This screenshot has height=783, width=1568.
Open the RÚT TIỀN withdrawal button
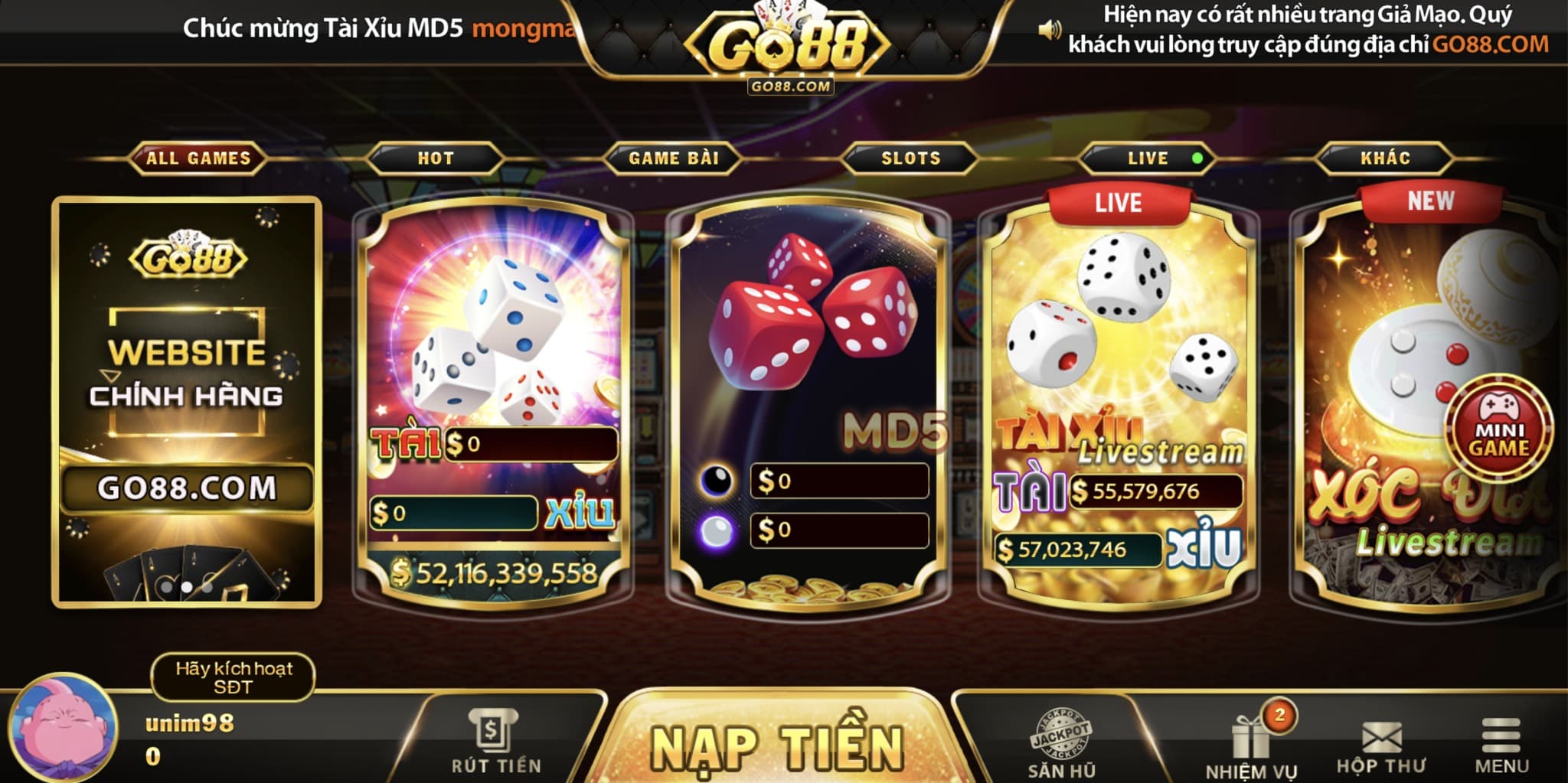coord(495,742)
